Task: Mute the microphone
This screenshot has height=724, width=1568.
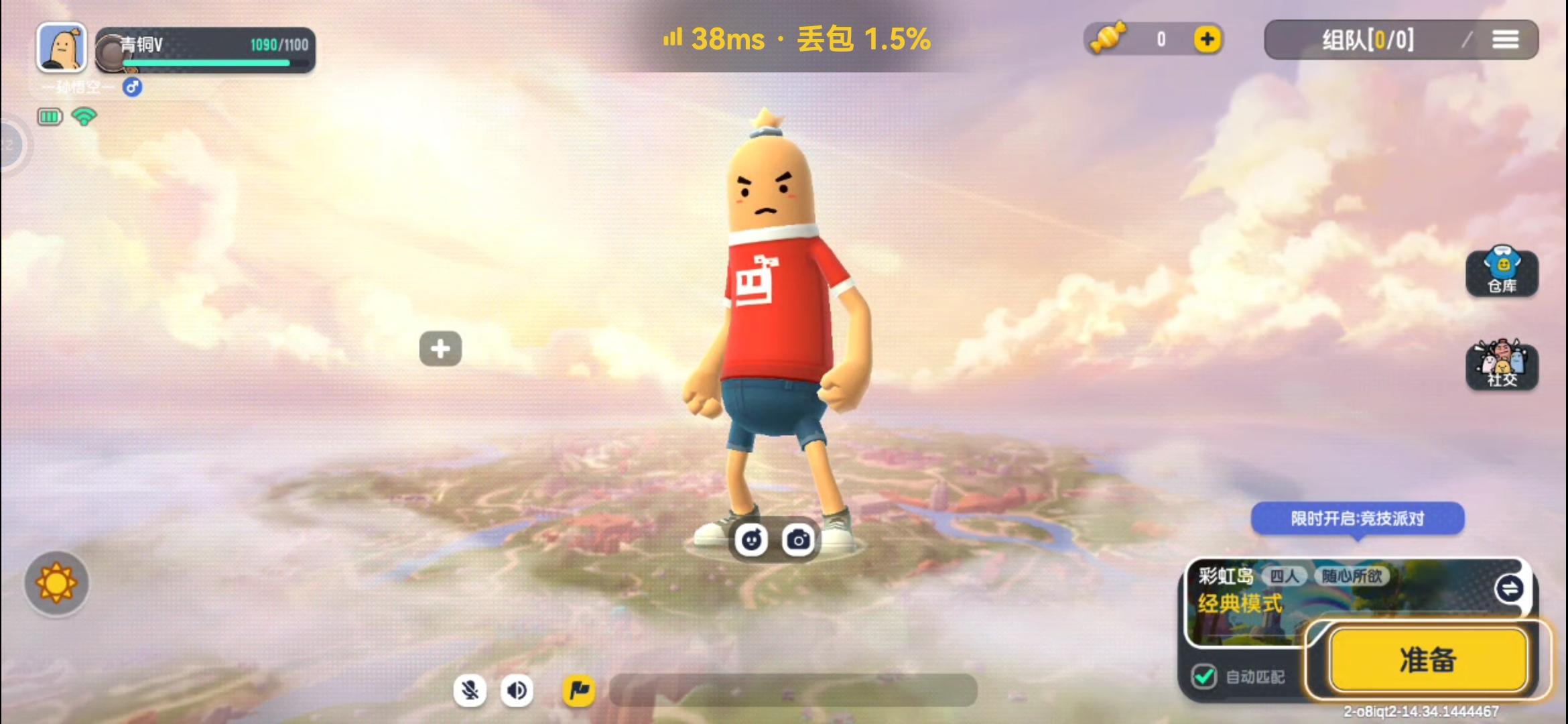Action: click(x=471, y=690)
